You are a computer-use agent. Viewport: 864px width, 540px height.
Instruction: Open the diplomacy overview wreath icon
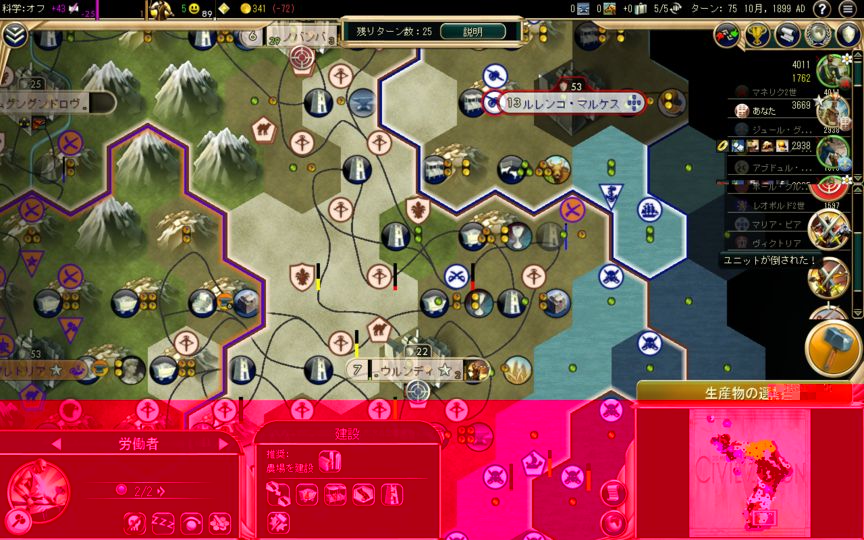coord(818,35)
